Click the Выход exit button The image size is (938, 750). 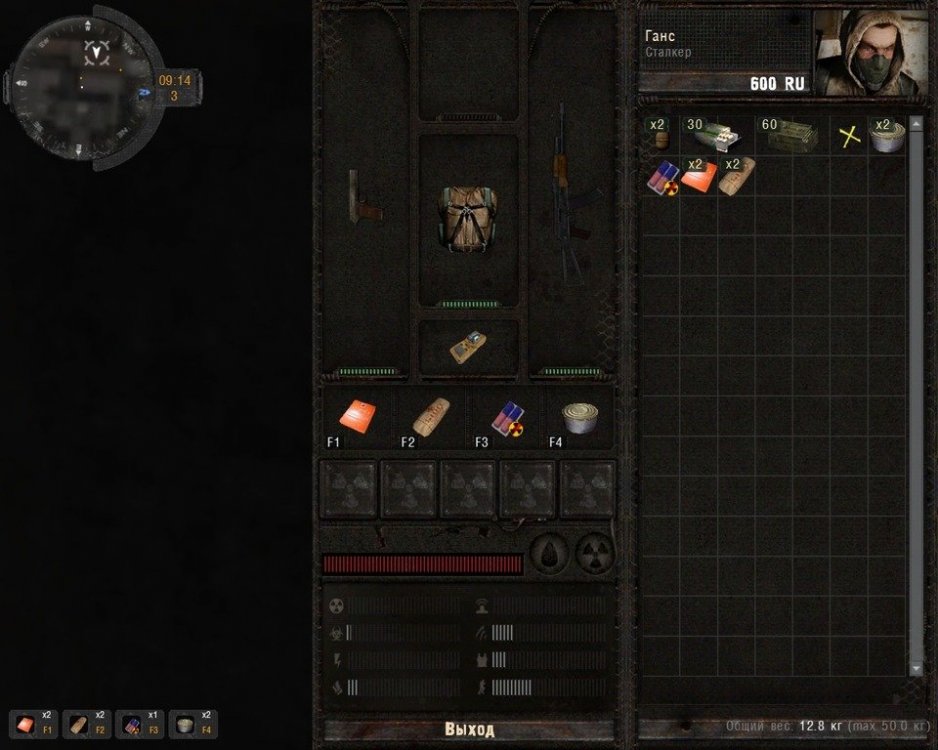click(x=469, y=730)
